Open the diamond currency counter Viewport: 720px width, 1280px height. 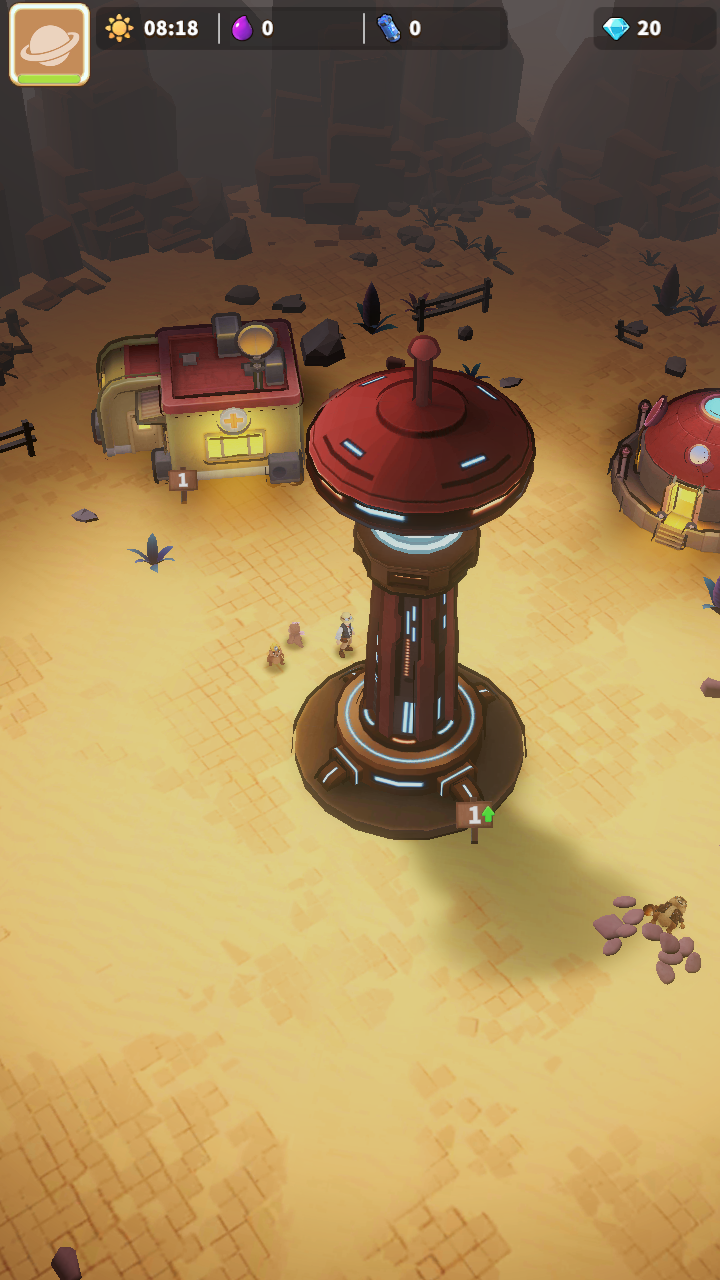633,28
